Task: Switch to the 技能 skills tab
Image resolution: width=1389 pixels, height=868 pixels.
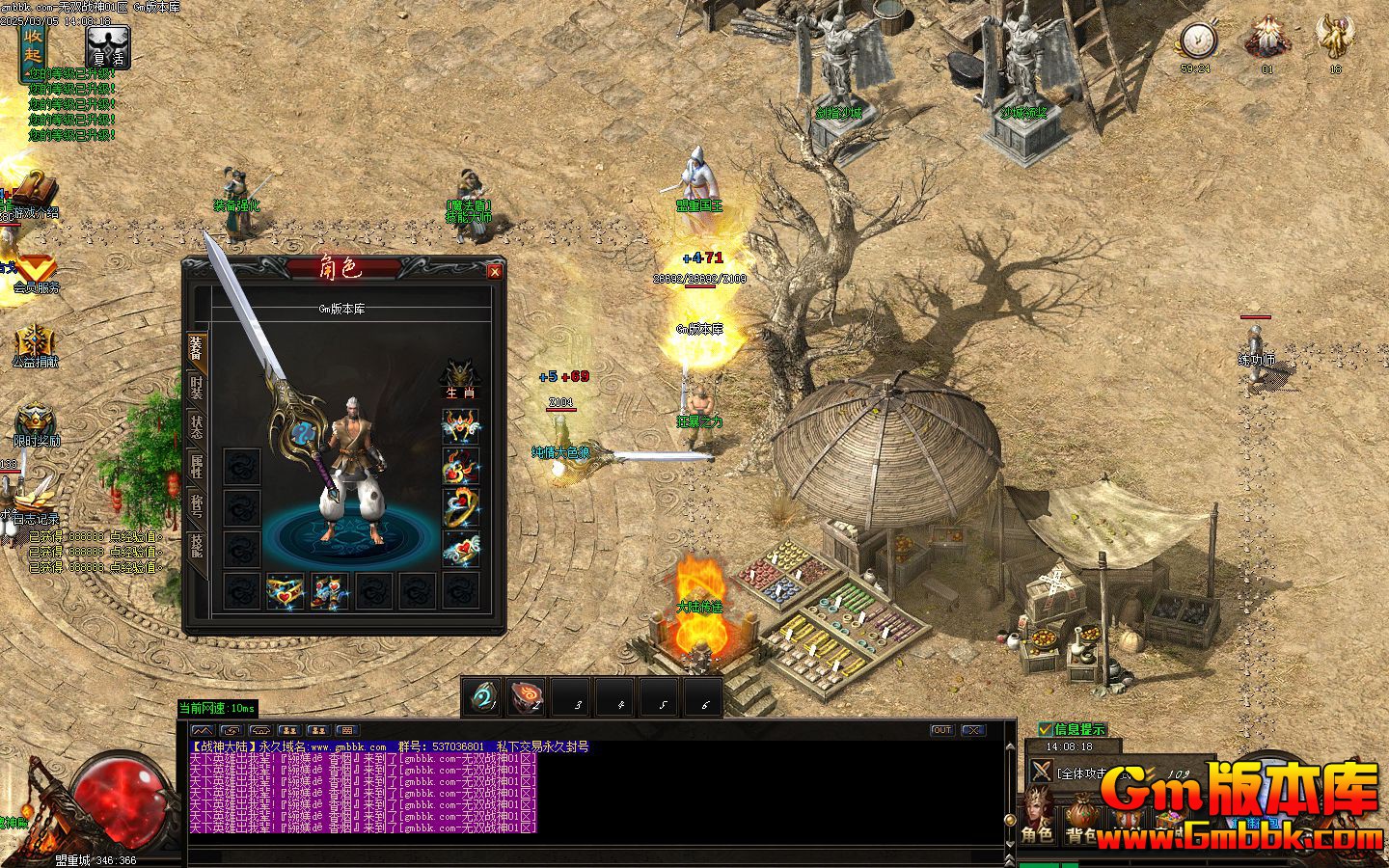Action: pyautogui.click(x=196, y=546)
